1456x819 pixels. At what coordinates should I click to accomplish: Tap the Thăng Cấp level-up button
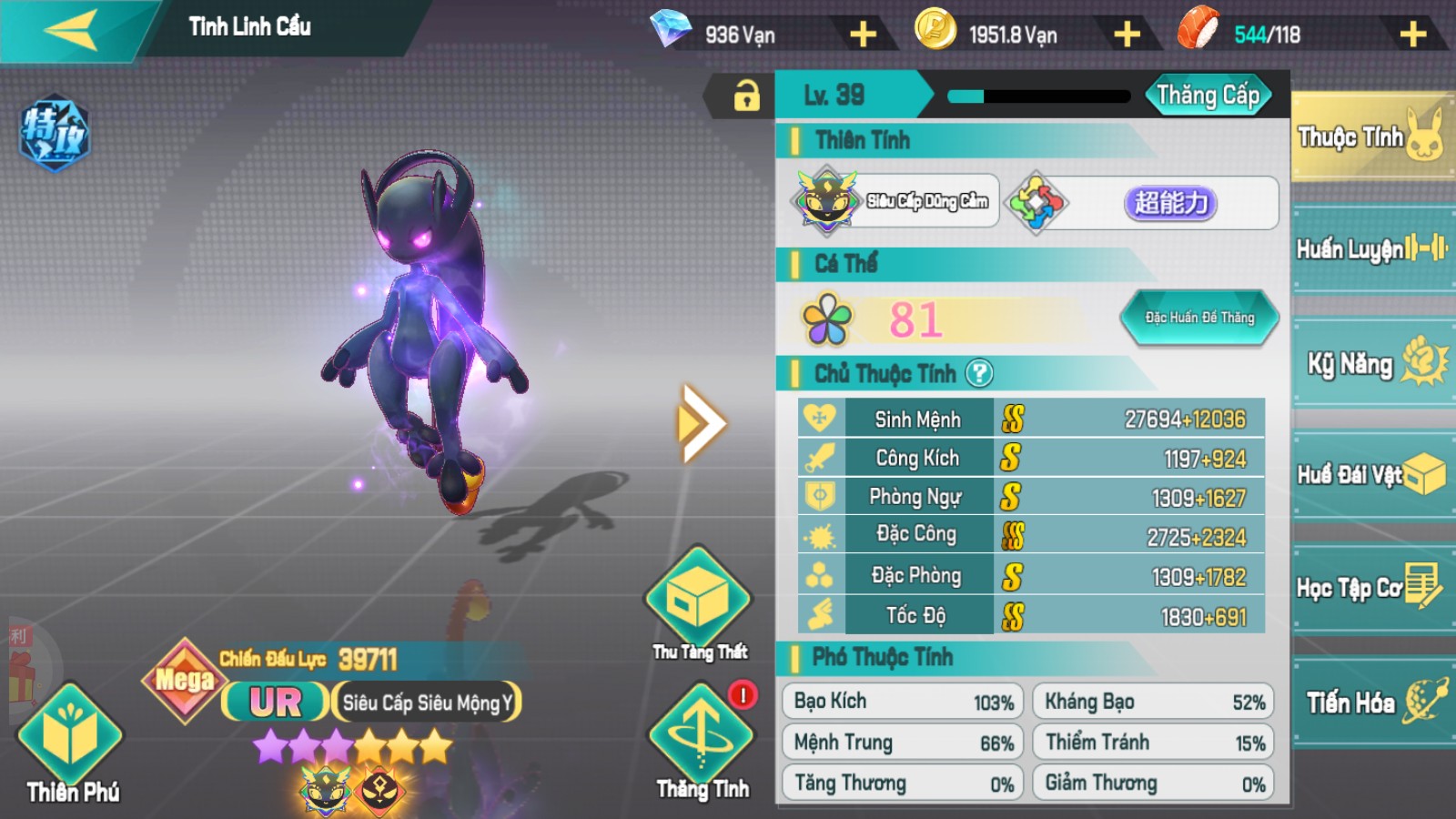coord(1208,96)
